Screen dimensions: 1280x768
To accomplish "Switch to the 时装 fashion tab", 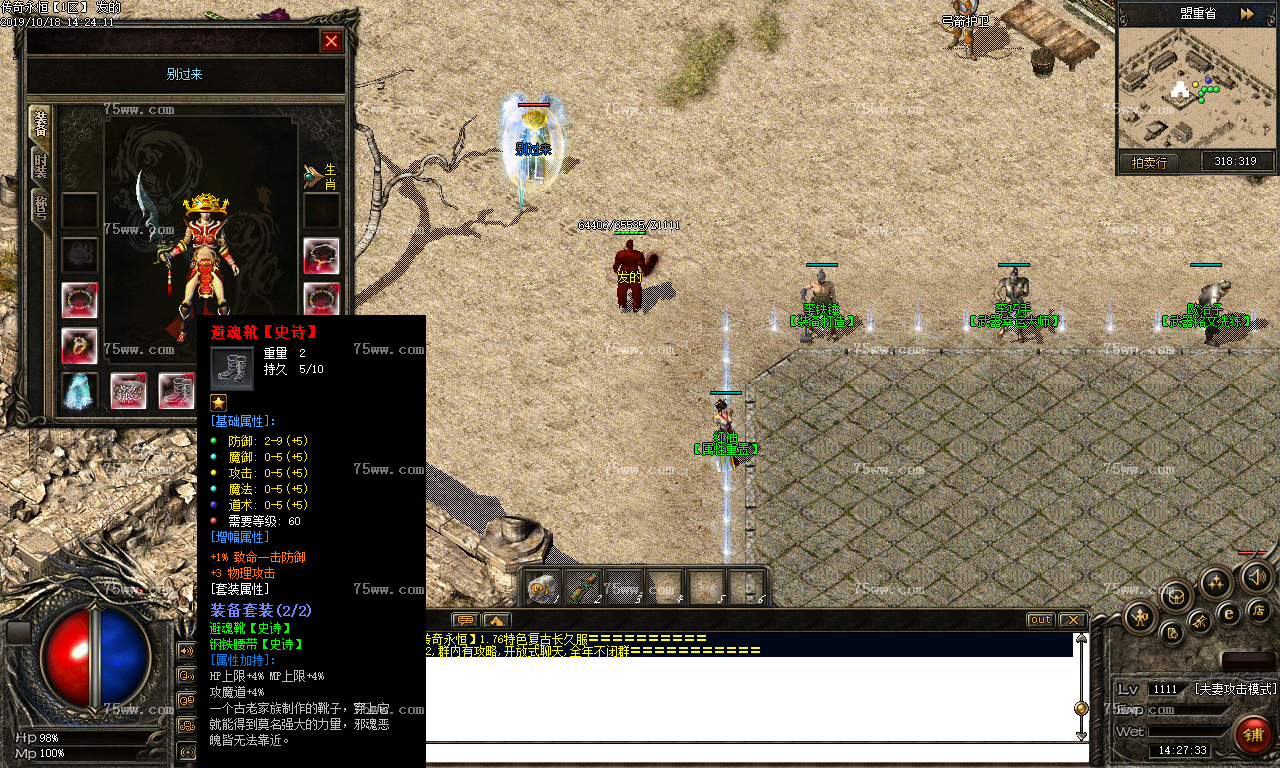I will [41, 165].
